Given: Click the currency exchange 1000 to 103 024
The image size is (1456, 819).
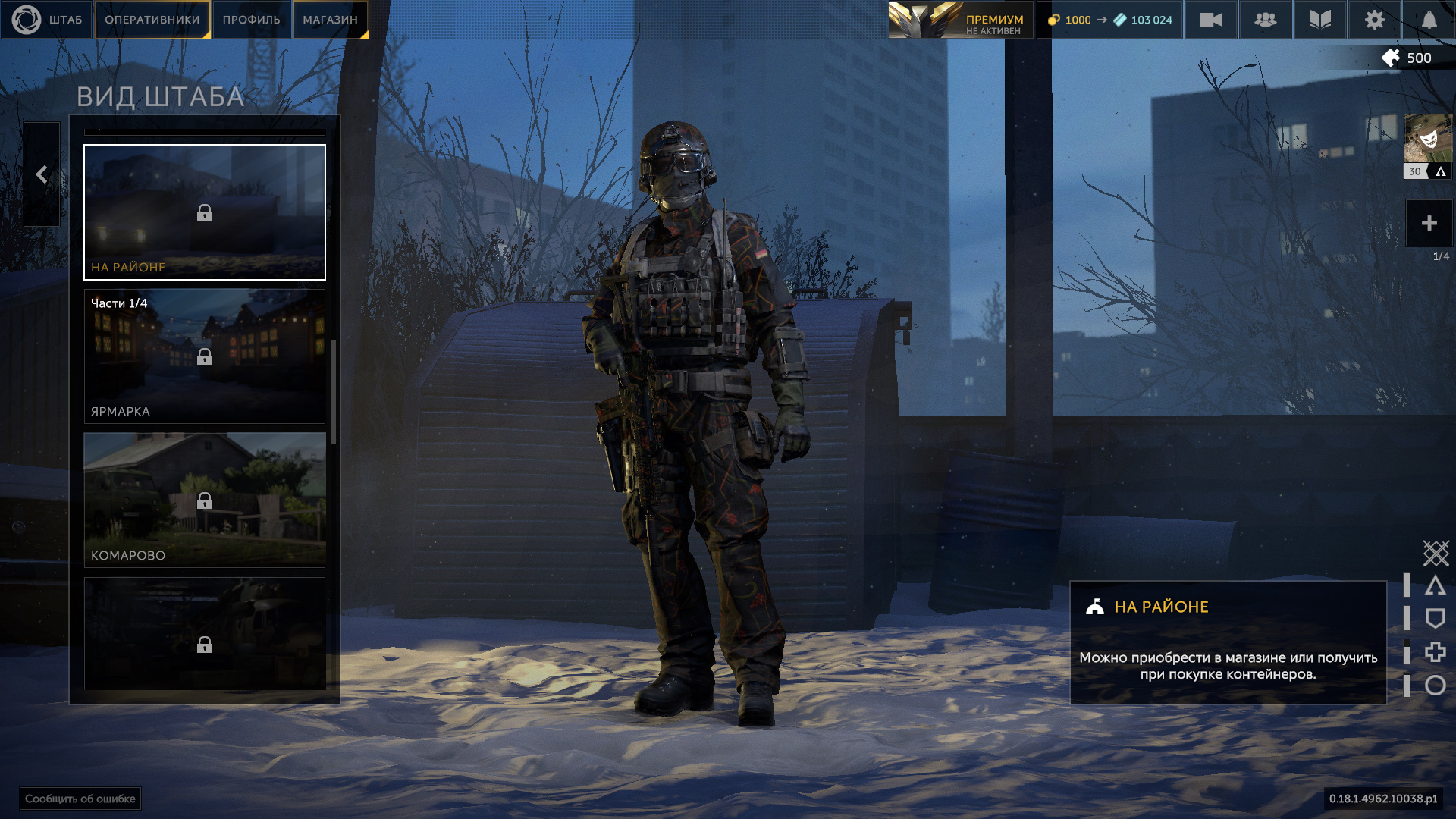Looking at the screenshot, I should click(x=1109, y=20).
